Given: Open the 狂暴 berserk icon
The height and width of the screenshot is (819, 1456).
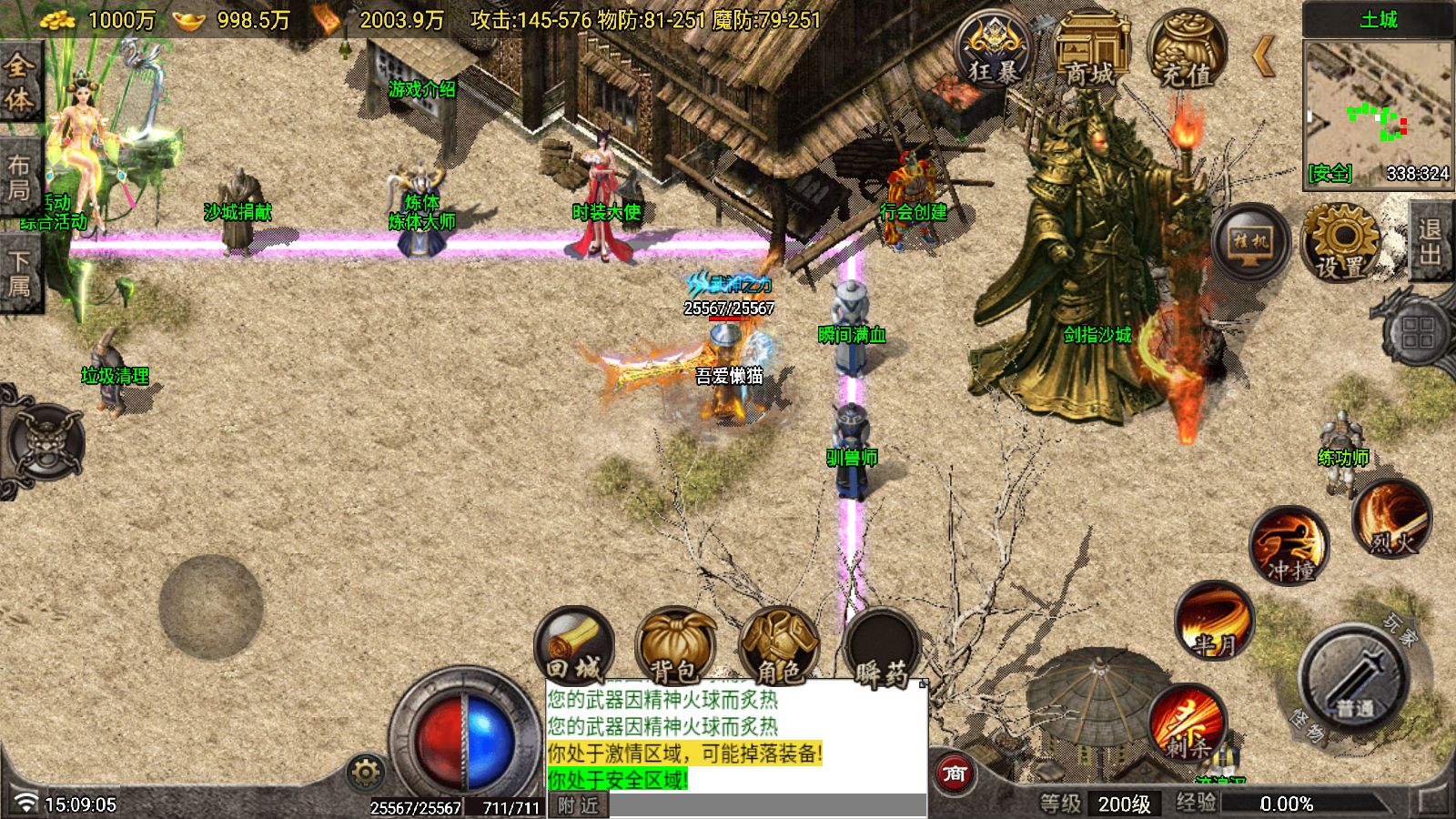Looking at the screenshot, I should [993, 50].
